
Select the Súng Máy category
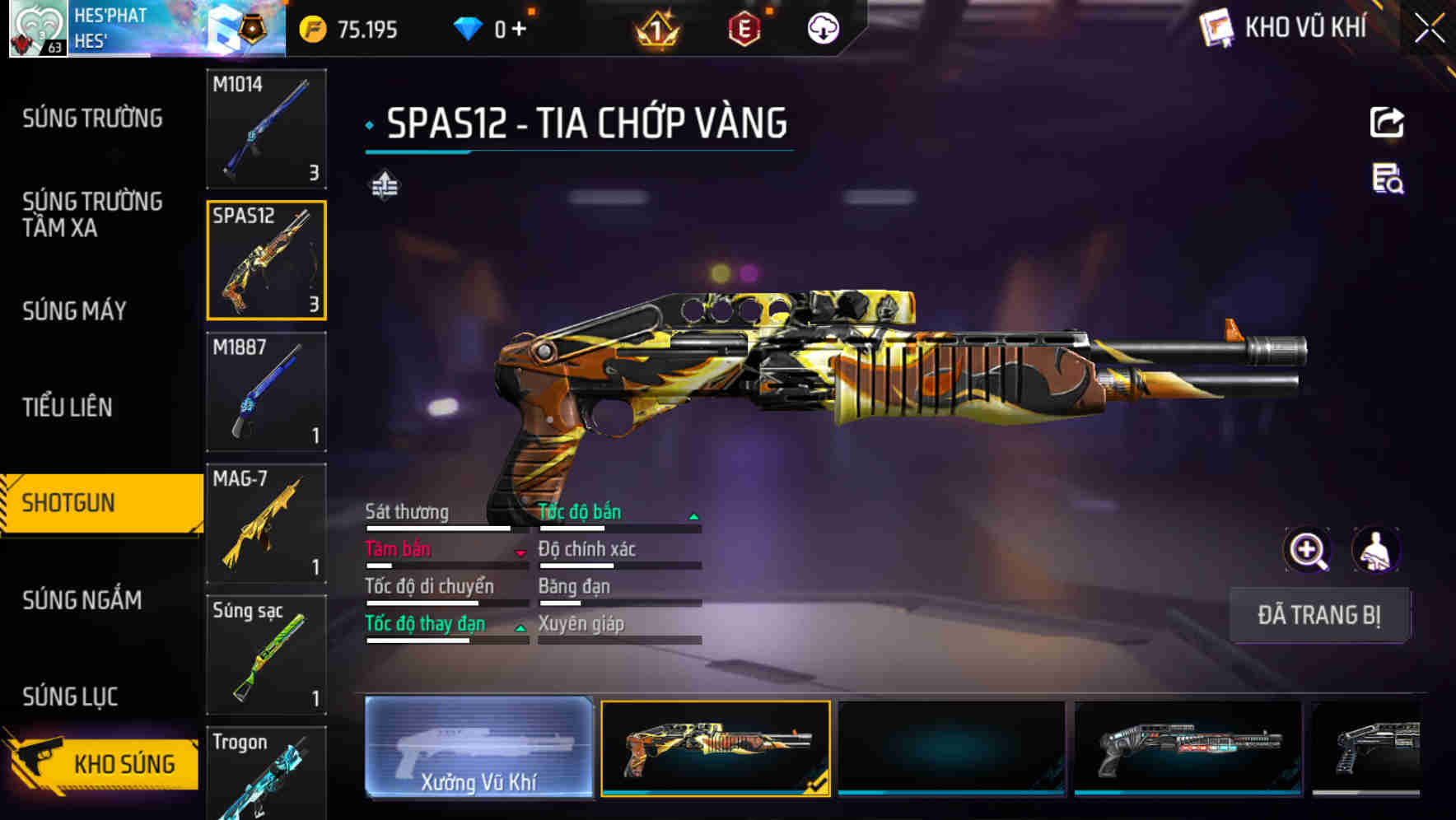pyautogui.click(x=75, y=310)
